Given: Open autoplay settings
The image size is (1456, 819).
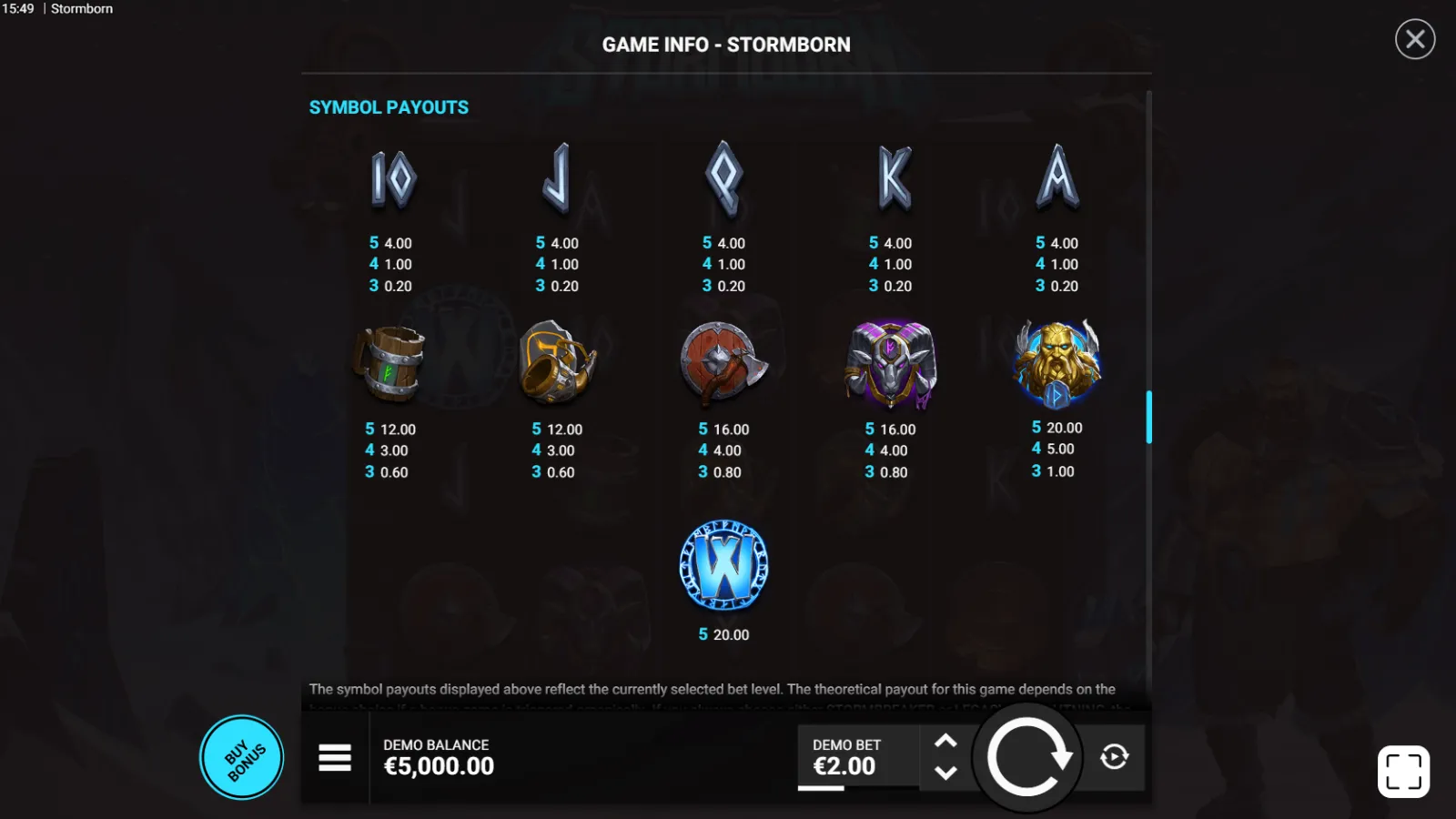Looking at the screenshot, I should 1114,757.
